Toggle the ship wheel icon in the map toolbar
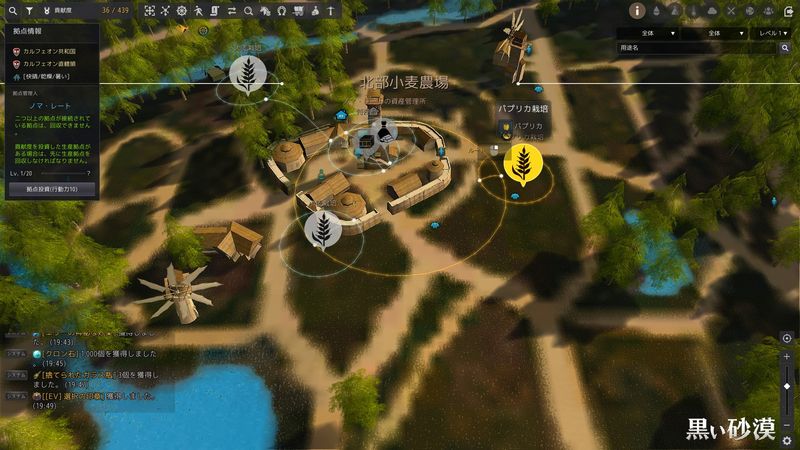 (x=181, y=10)
